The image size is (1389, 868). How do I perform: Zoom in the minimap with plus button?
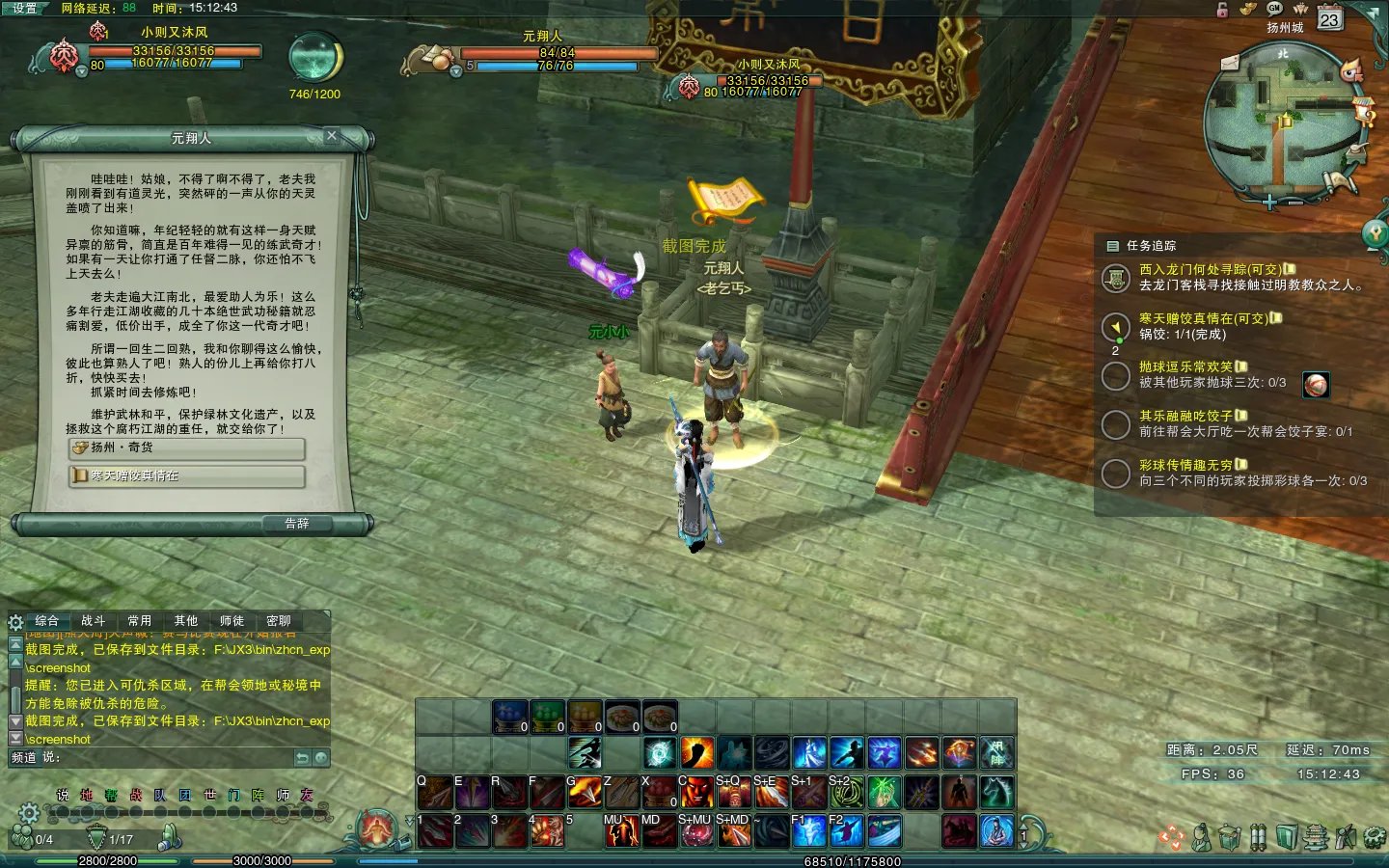pos(1269,203)
